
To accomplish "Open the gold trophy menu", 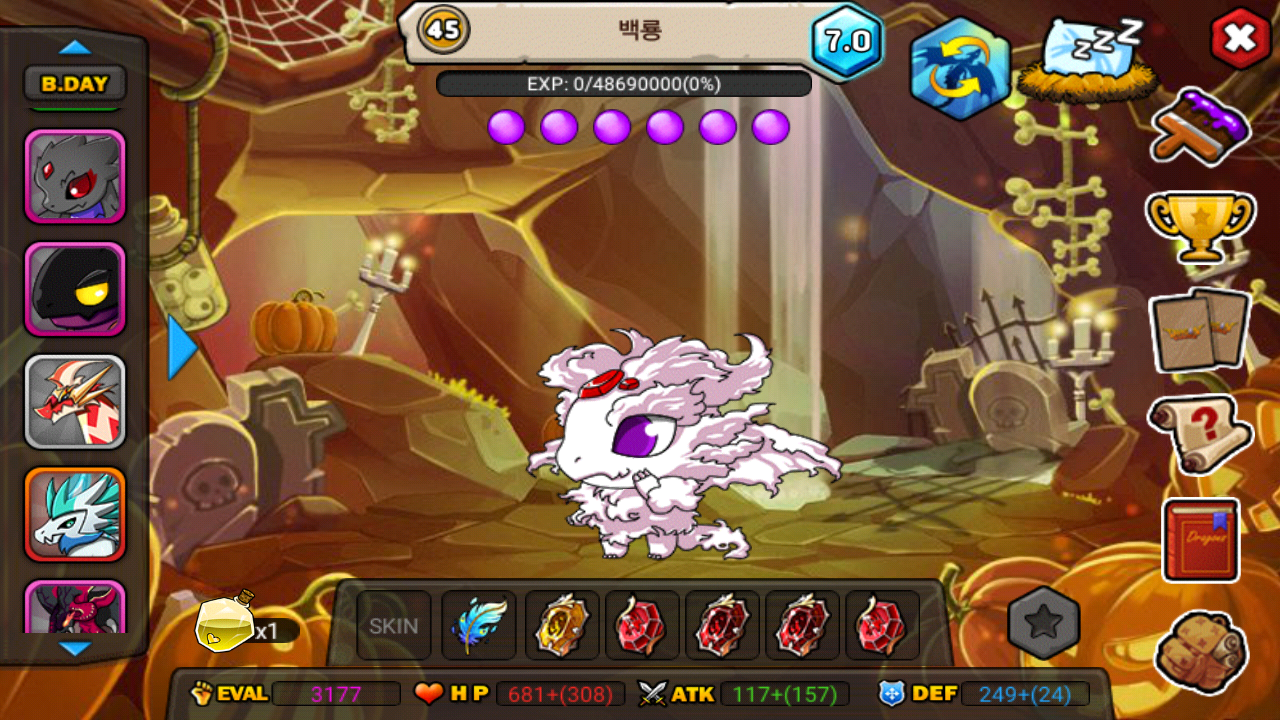I will tap(1200, 224).
